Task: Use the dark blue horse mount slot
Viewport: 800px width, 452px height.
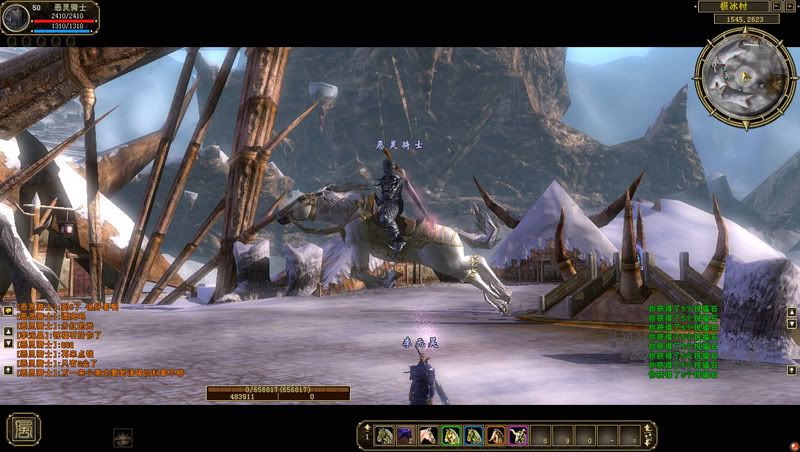Action: point(407,435)
